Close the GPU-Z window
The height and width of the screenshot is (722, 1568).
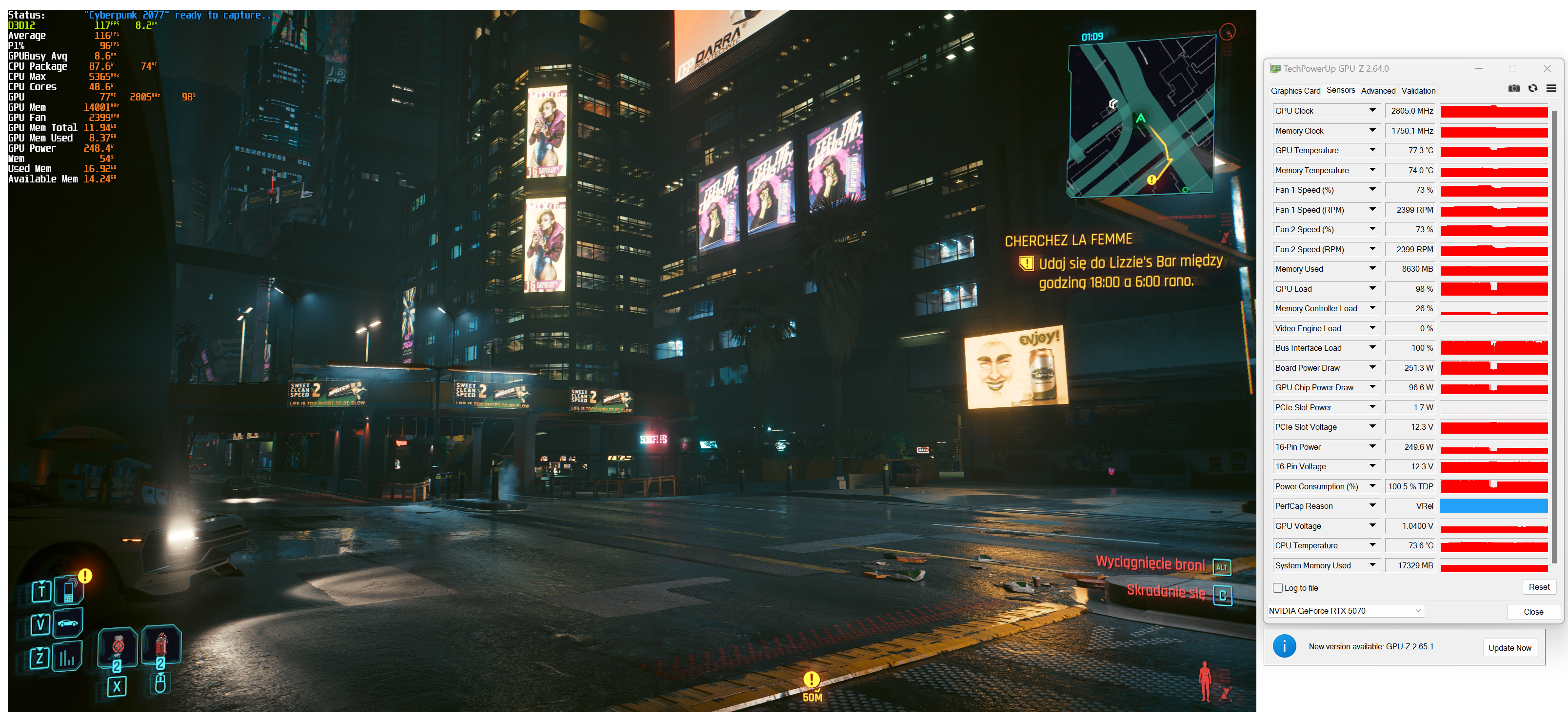pos(1547,69)
